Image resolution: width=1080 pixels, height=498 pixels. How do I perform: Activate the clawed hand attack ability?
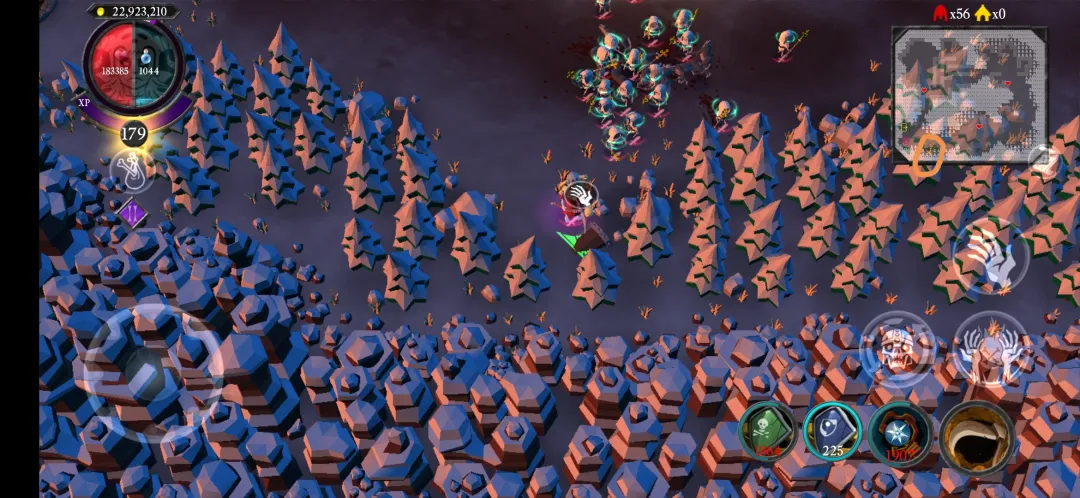(991, 256)
